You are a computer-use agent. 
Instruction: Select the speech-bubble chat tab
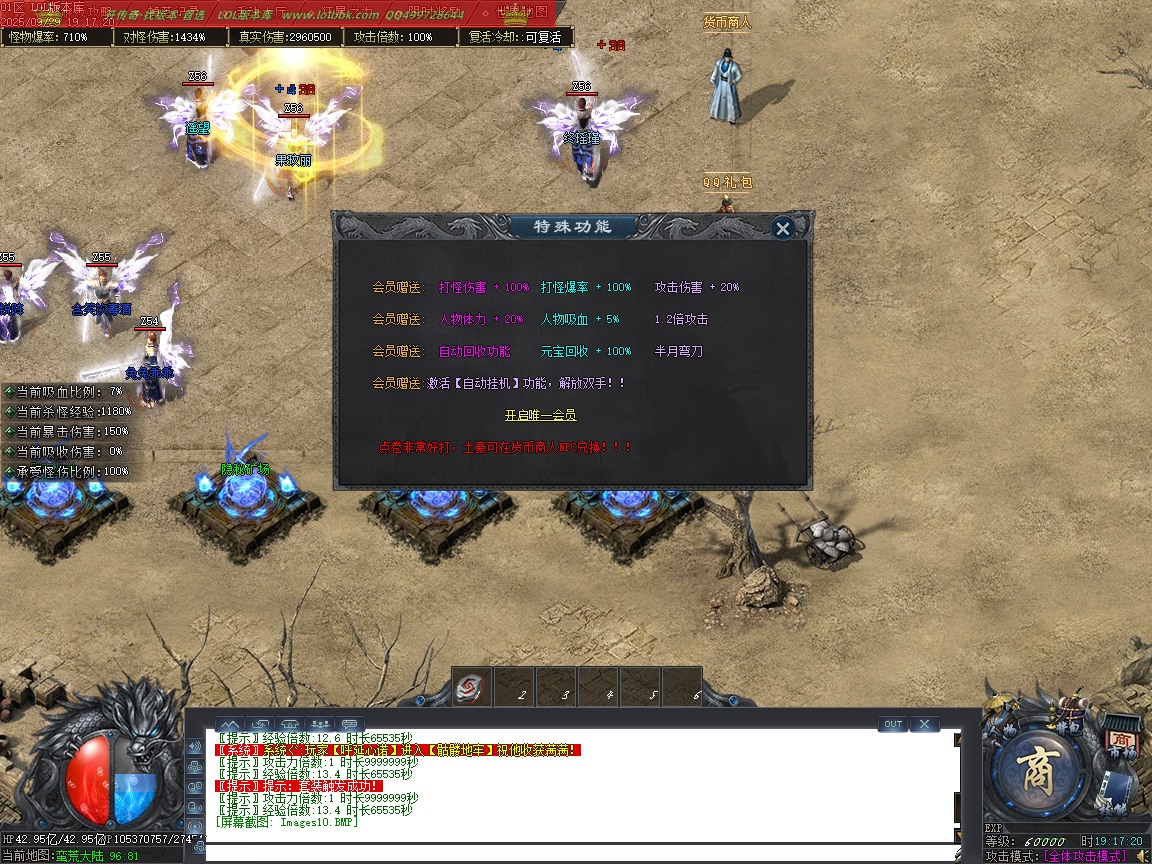point(350,724)
